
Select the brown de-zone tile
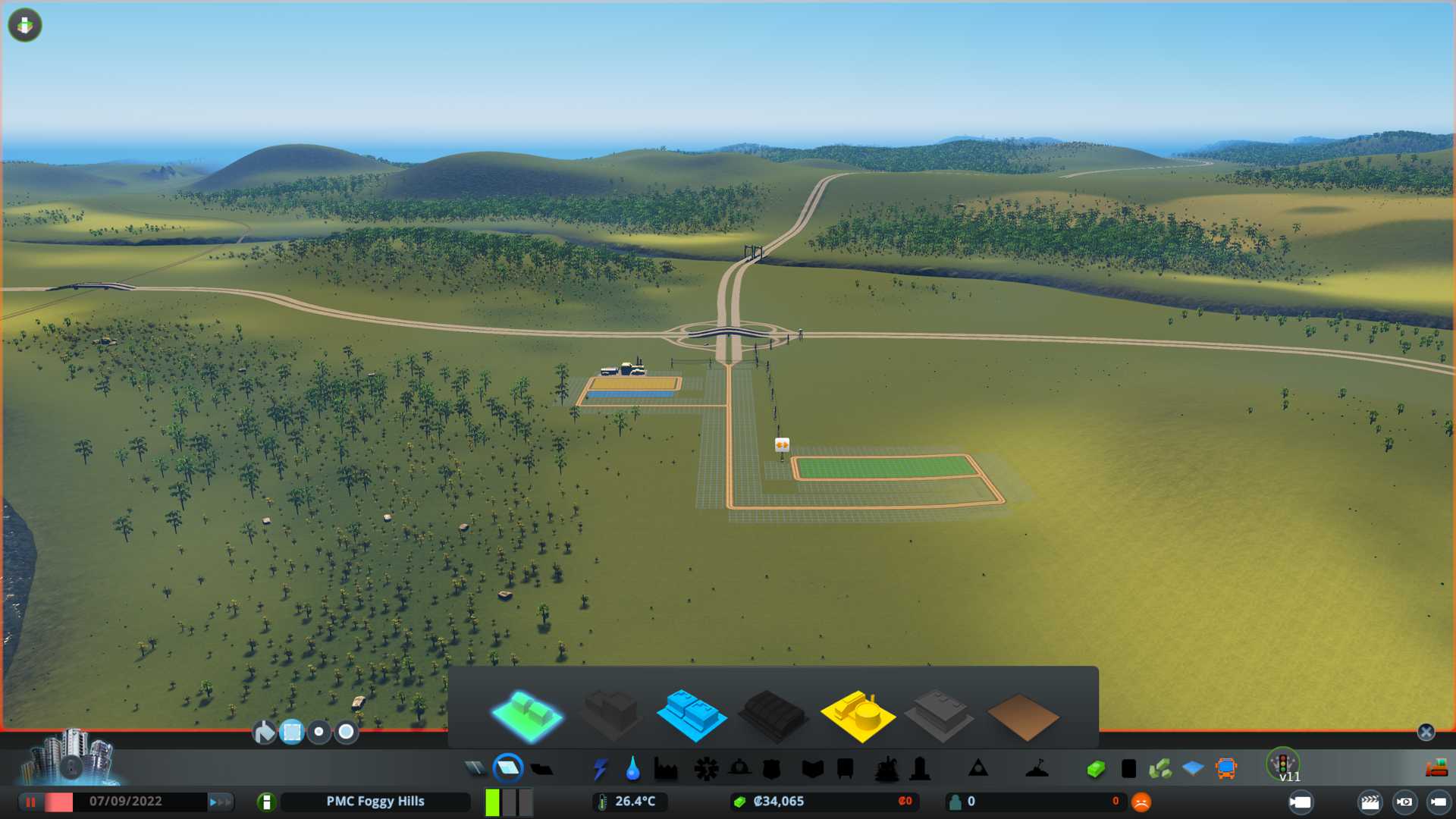pyautogui.click(x=1022, y=717)
